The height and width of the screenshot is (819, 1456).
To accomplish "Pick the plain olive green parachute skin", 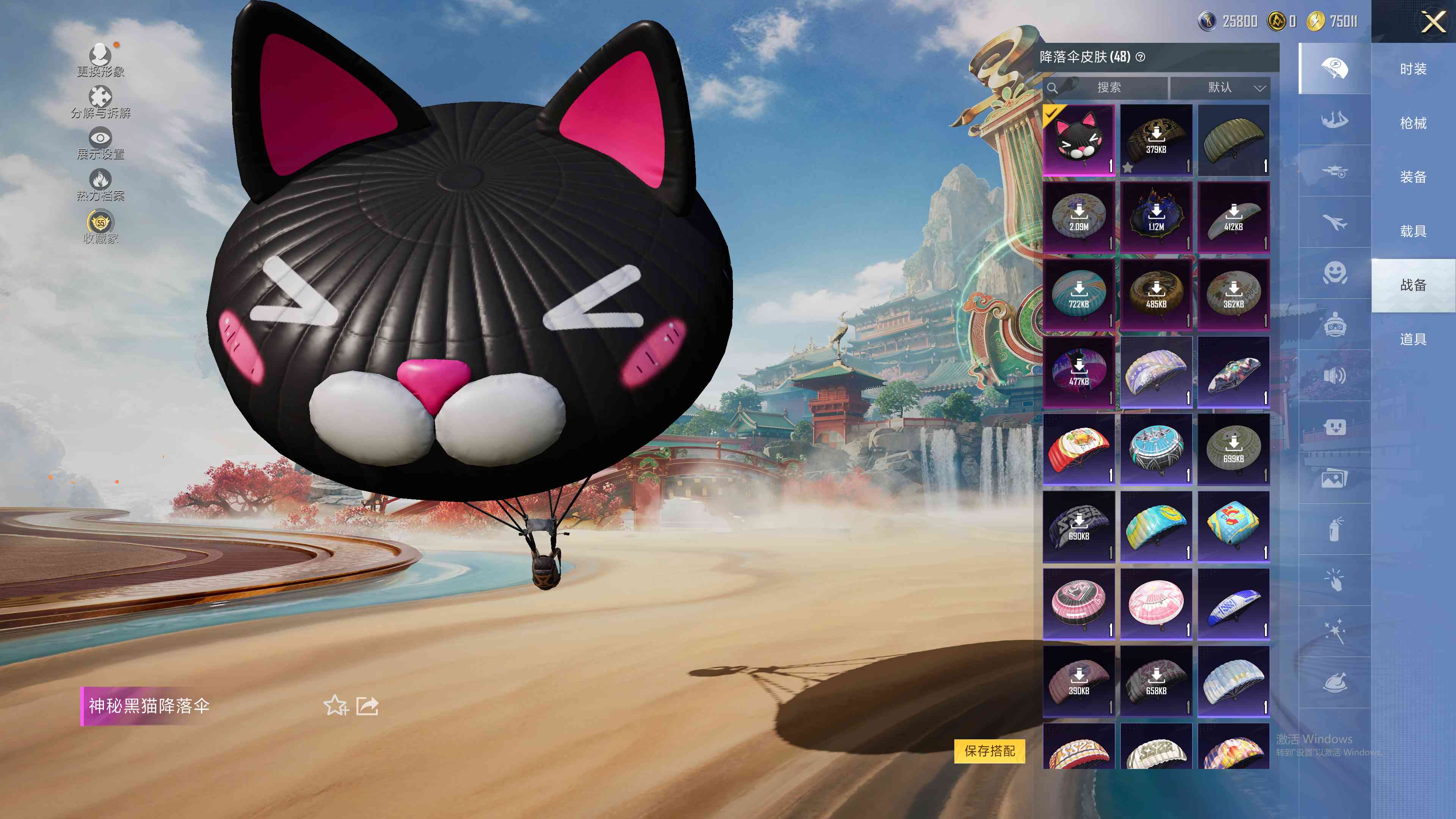I will [1233, 140].
